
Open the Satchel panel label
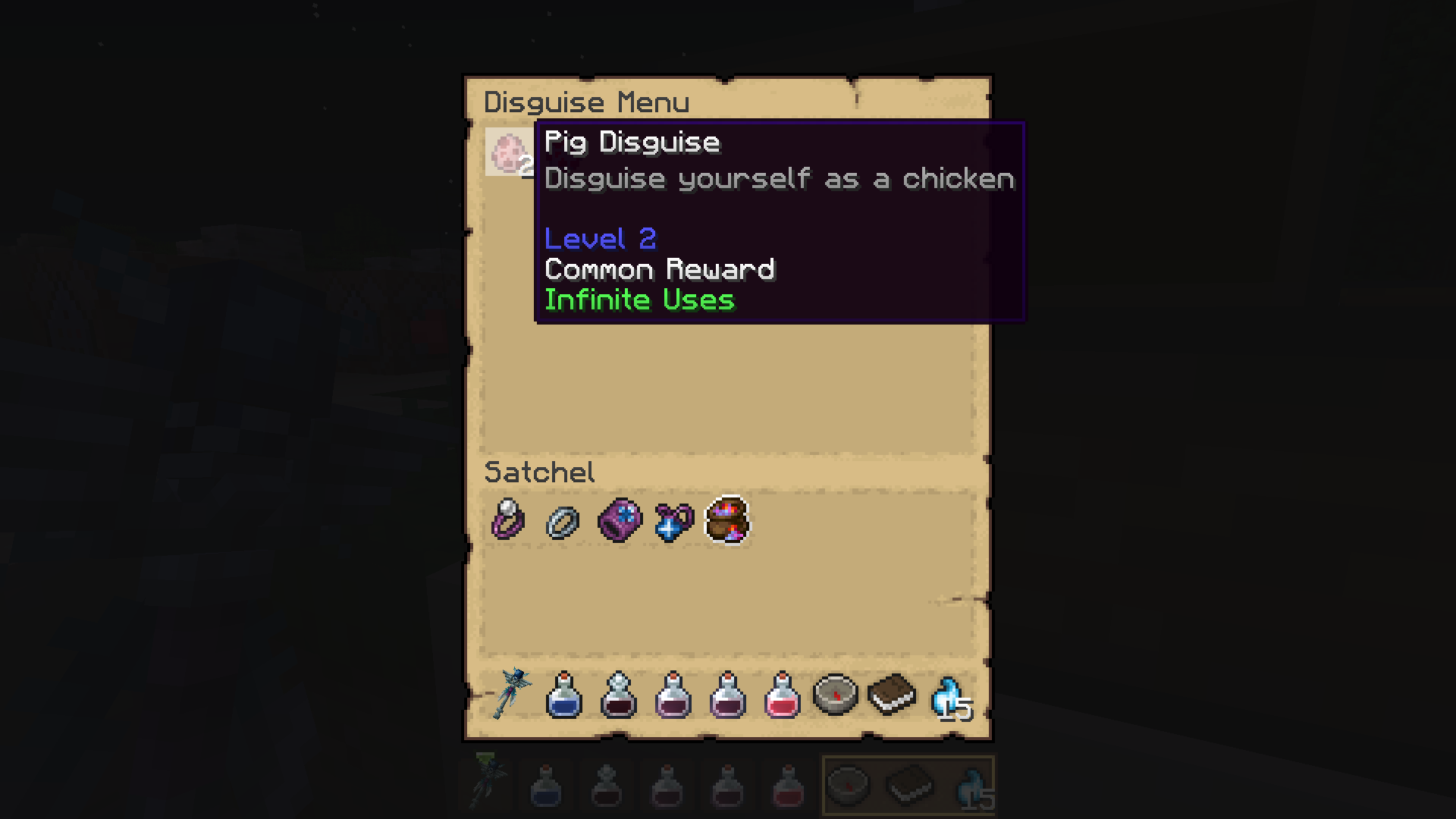(x=538, y=472)
